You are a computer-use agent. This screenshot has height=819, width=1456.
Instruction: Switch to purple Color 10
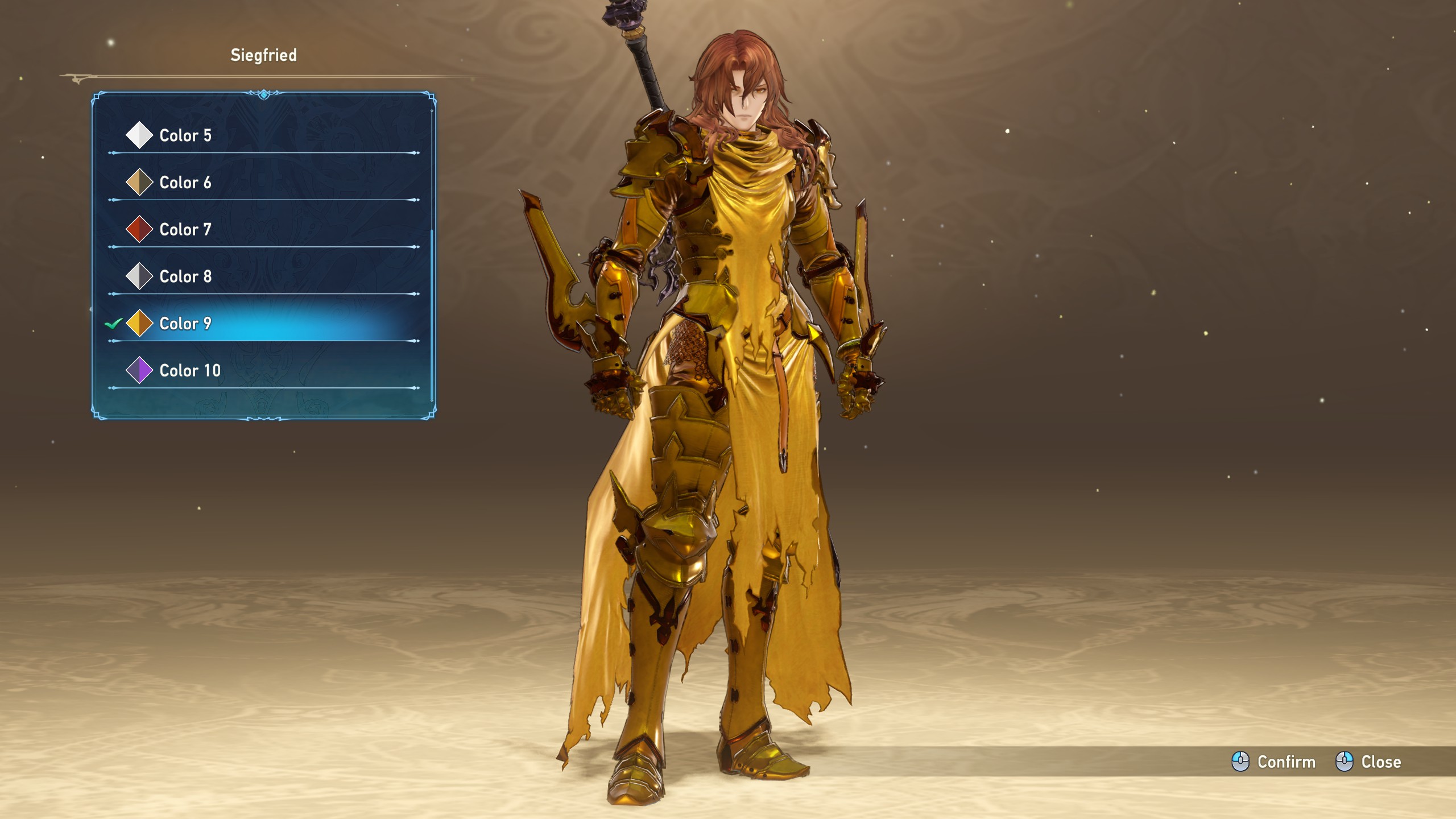point(190,371)
